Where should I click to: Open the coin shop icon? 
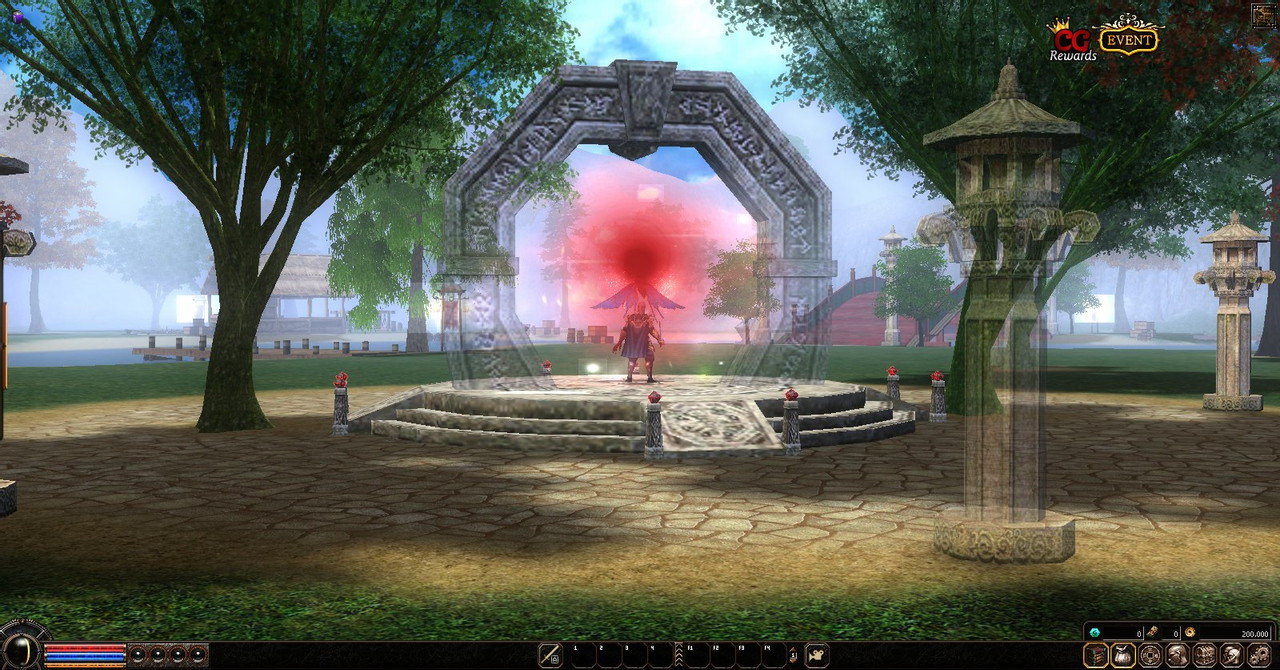click(x=1151, y=655)
